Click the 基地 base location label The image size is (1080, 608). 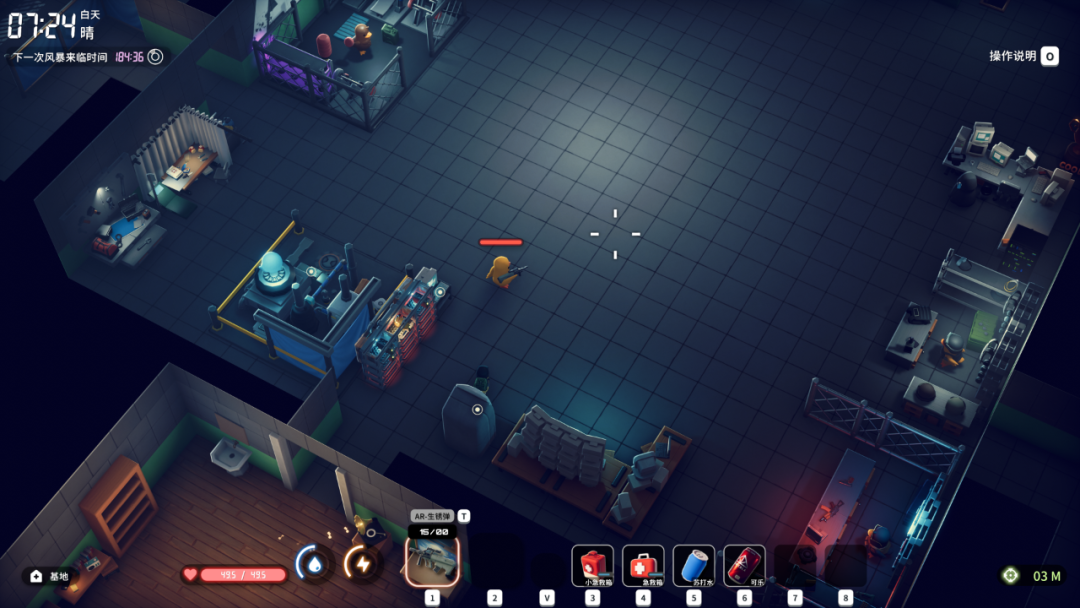[x=51, y=576]
